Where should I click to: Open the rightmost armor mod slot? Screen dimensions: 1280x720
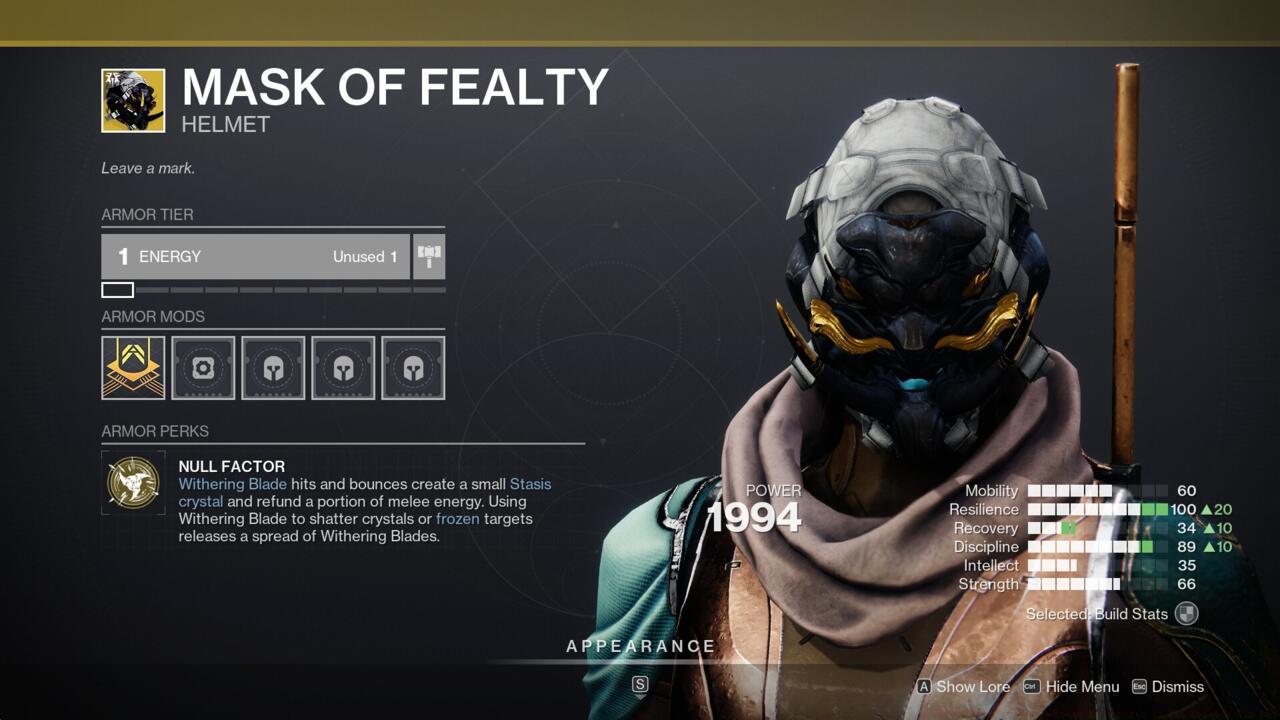coord(413,367)
